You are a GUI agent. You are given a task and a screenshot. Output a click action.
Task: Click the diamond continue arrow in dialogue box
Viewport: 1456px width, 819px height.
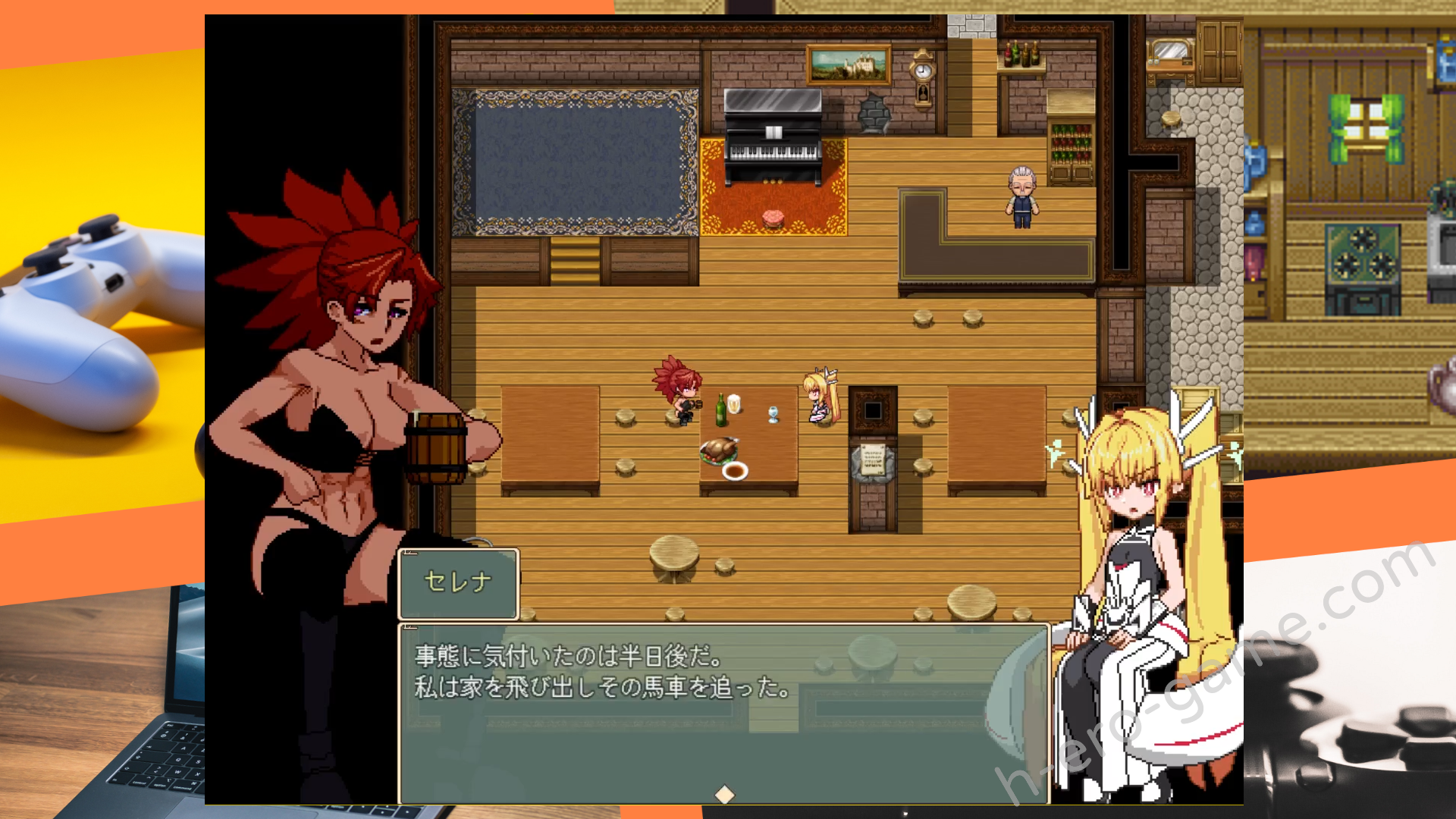pos(724,794)
